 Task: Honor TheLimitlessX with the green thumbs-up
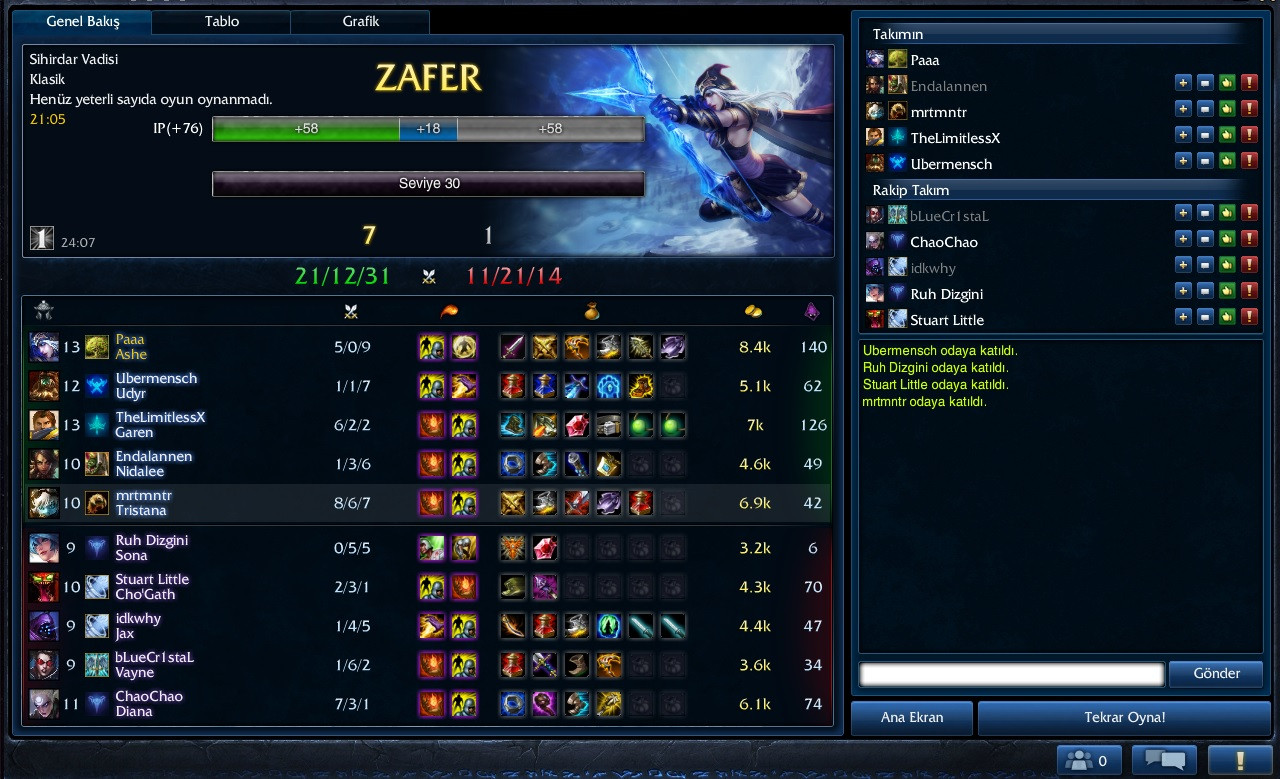pos(1227,134)
